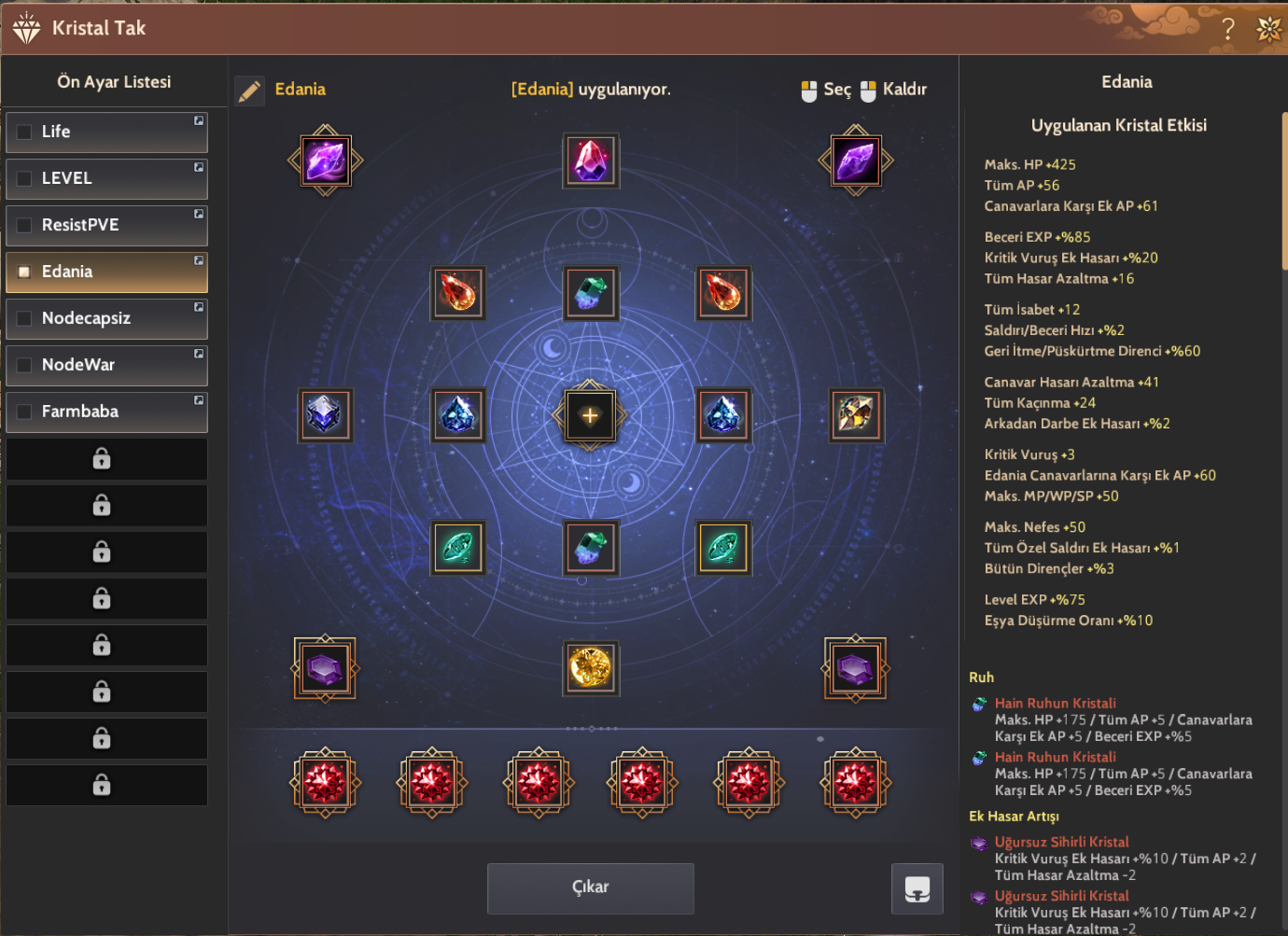Click the Seç button with the mouse icon

(825, 89)
